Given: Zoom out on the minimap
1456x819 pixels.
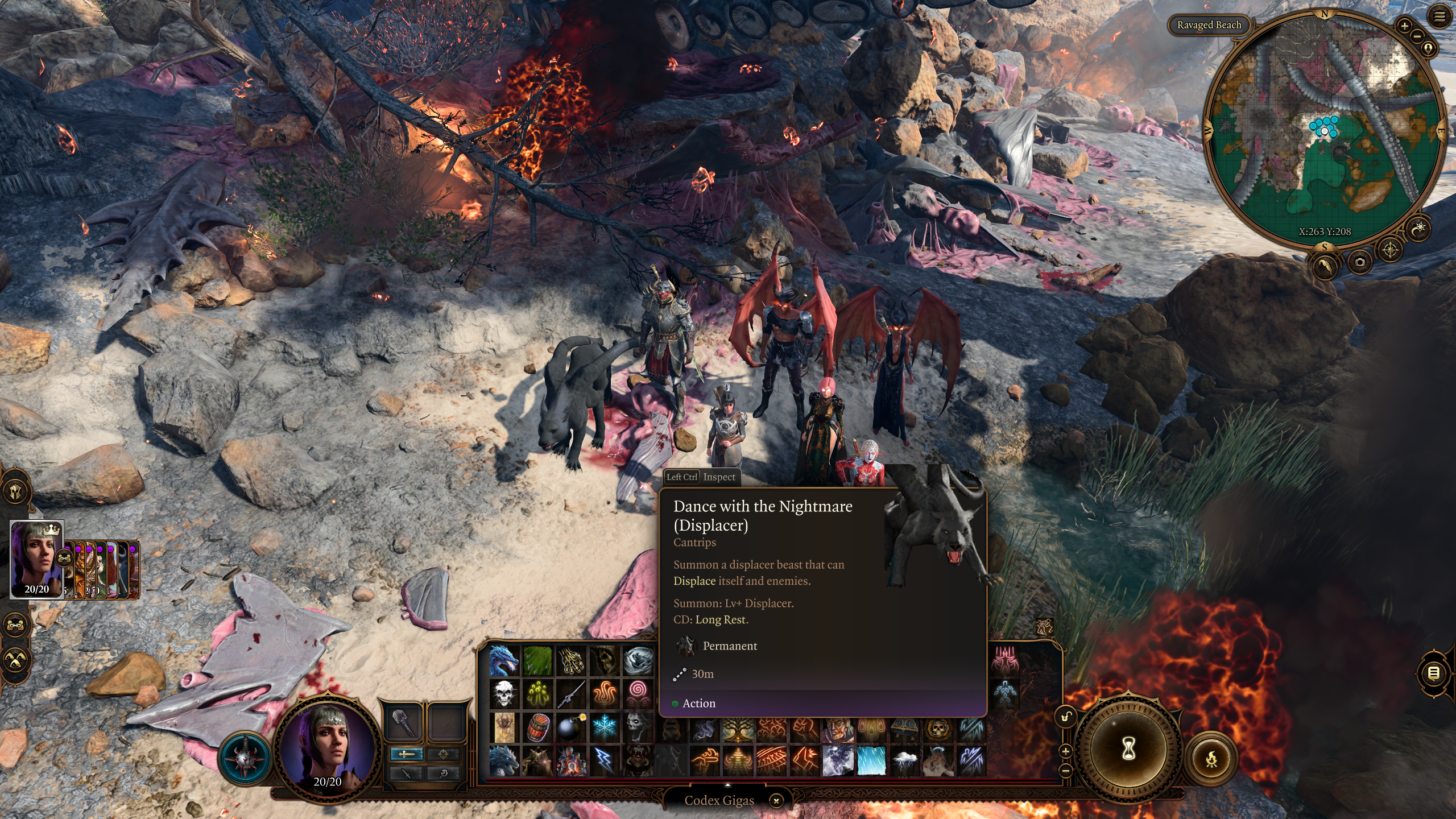Looking at the screenshot, I should click(x=1417, y=37).
